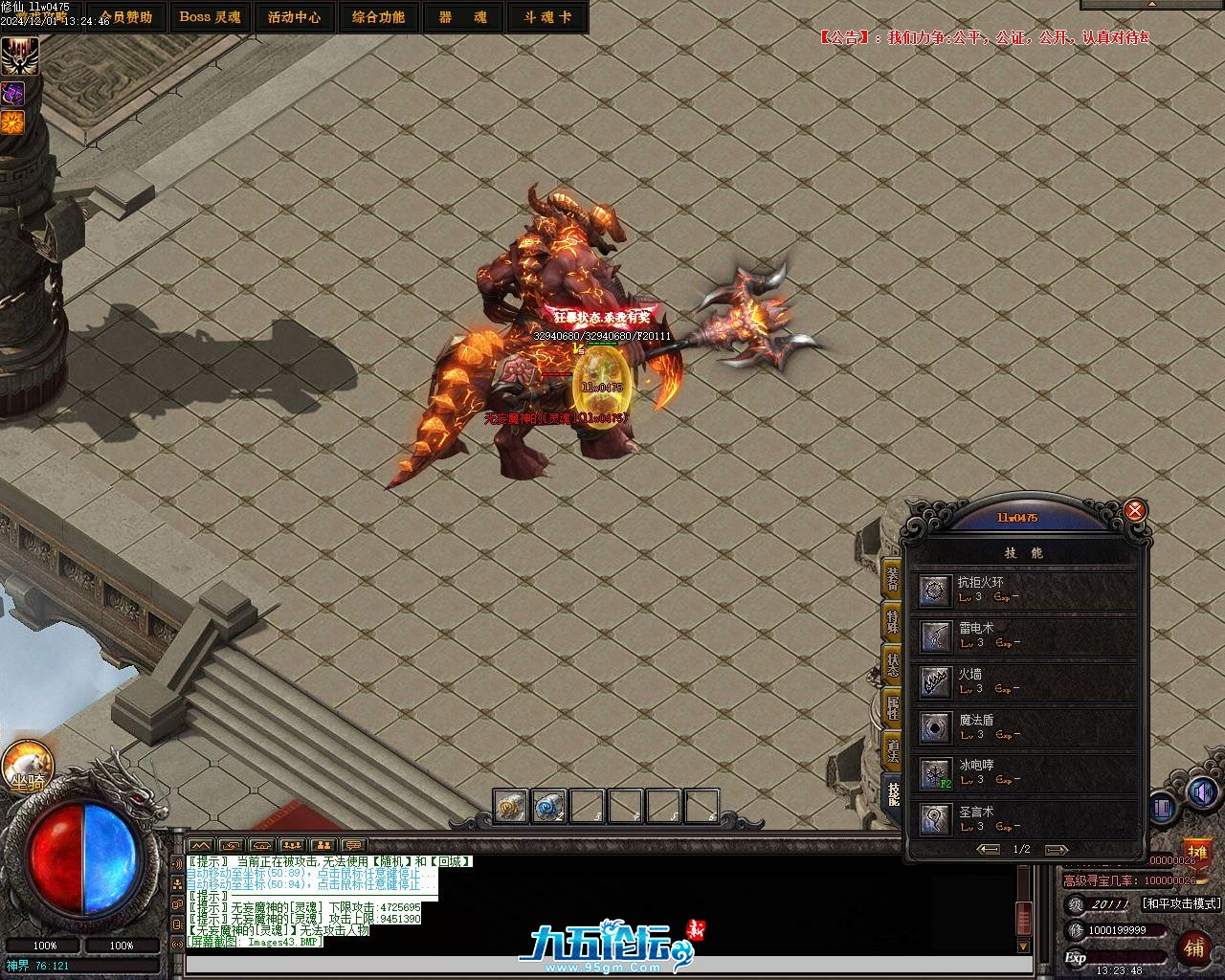Open the 铺 shop button
This screenshot has width=1225, height=980.
(1193, 947)
